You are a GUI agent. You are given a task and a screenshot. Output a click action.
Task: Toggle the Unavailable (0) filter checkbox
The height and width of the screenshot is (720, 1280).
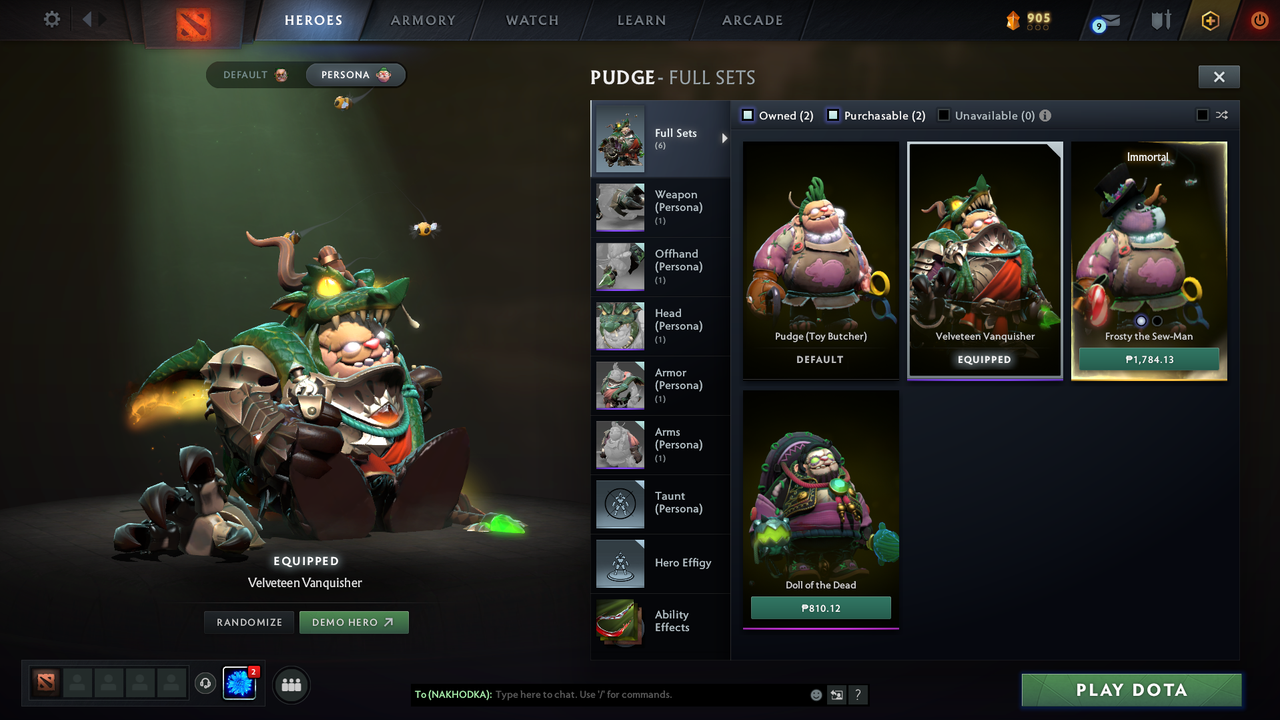point(944,115)
